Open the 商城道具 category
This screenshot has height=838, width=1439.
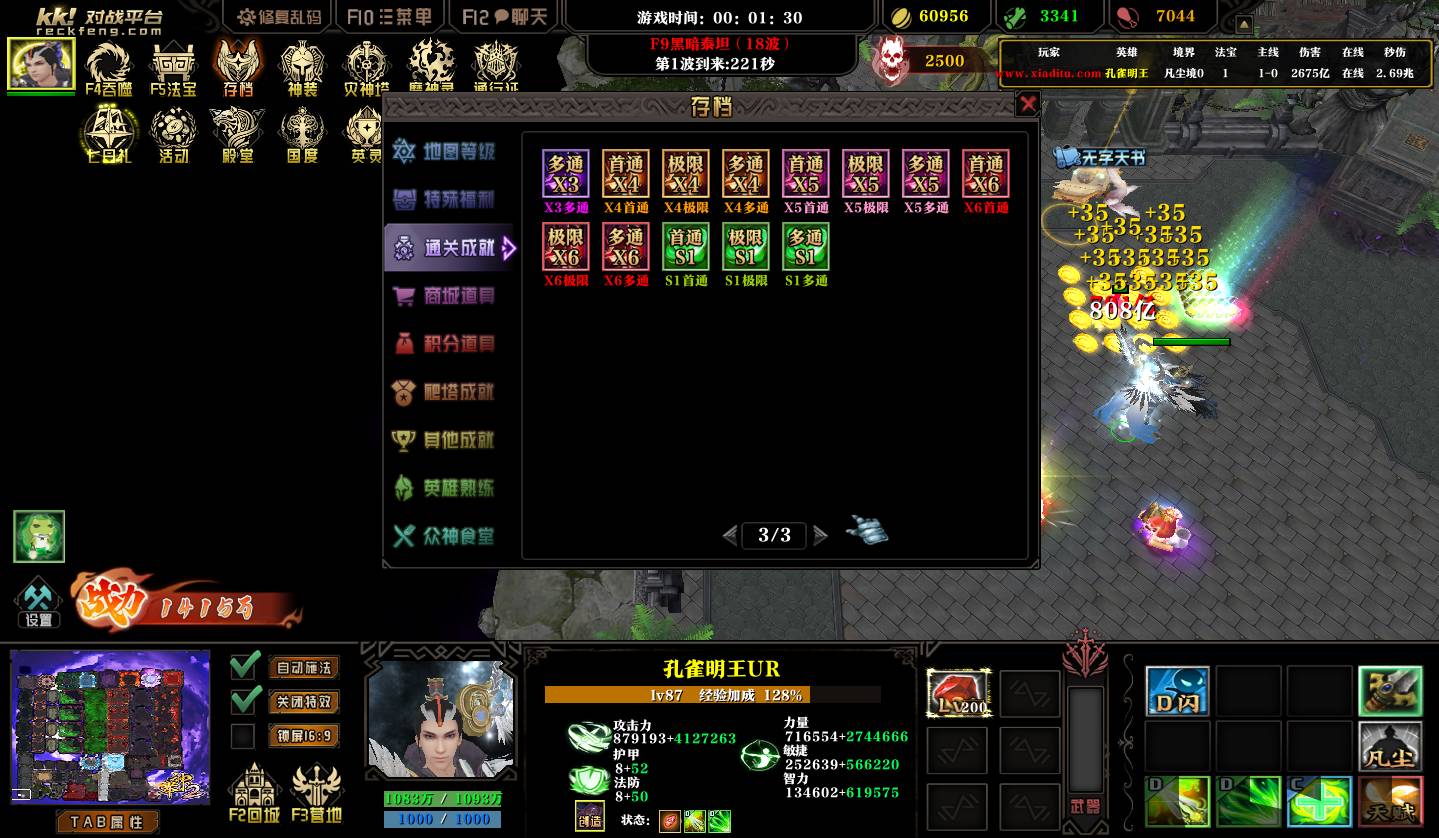point(446,296)
